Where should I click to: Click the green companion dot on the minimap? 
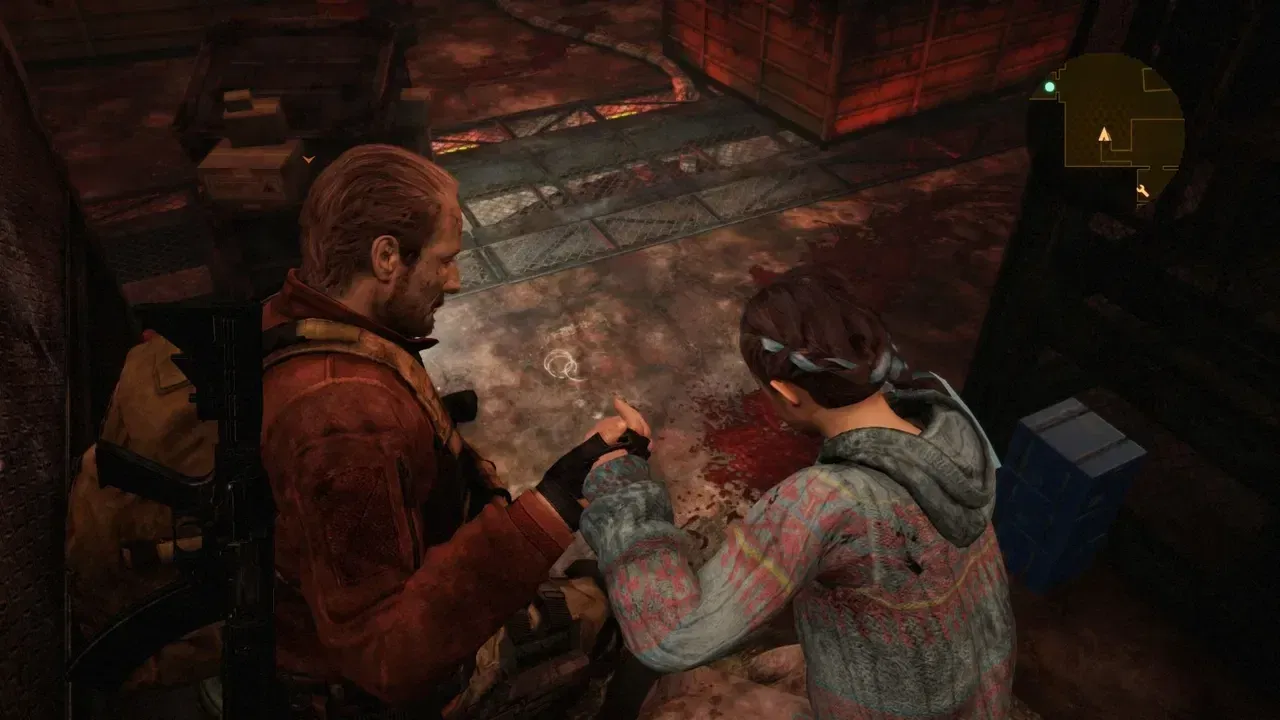click(1049, 87)
